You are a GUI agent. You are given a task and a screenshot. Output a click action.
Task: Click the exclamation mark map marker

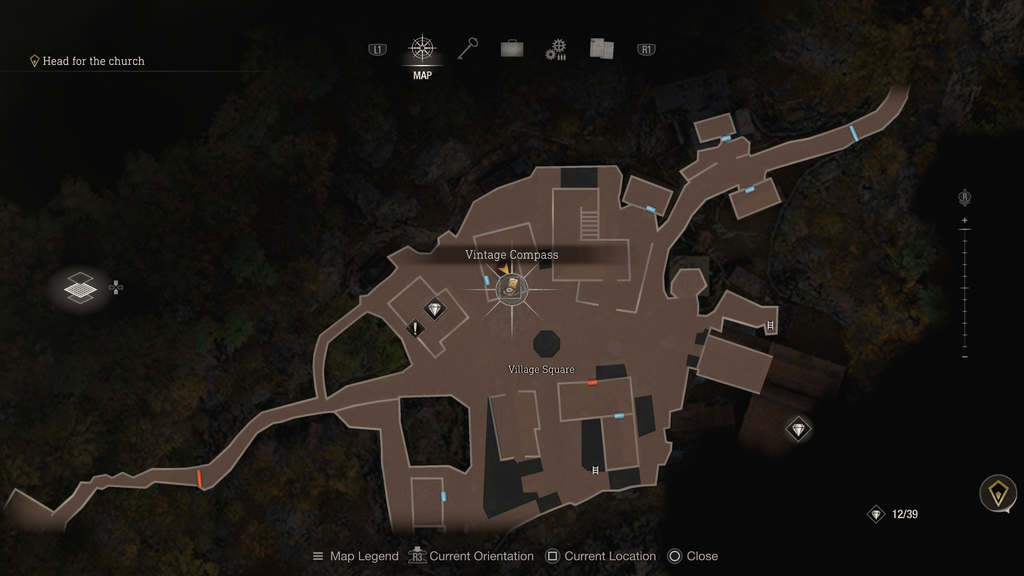coord(415,327)
